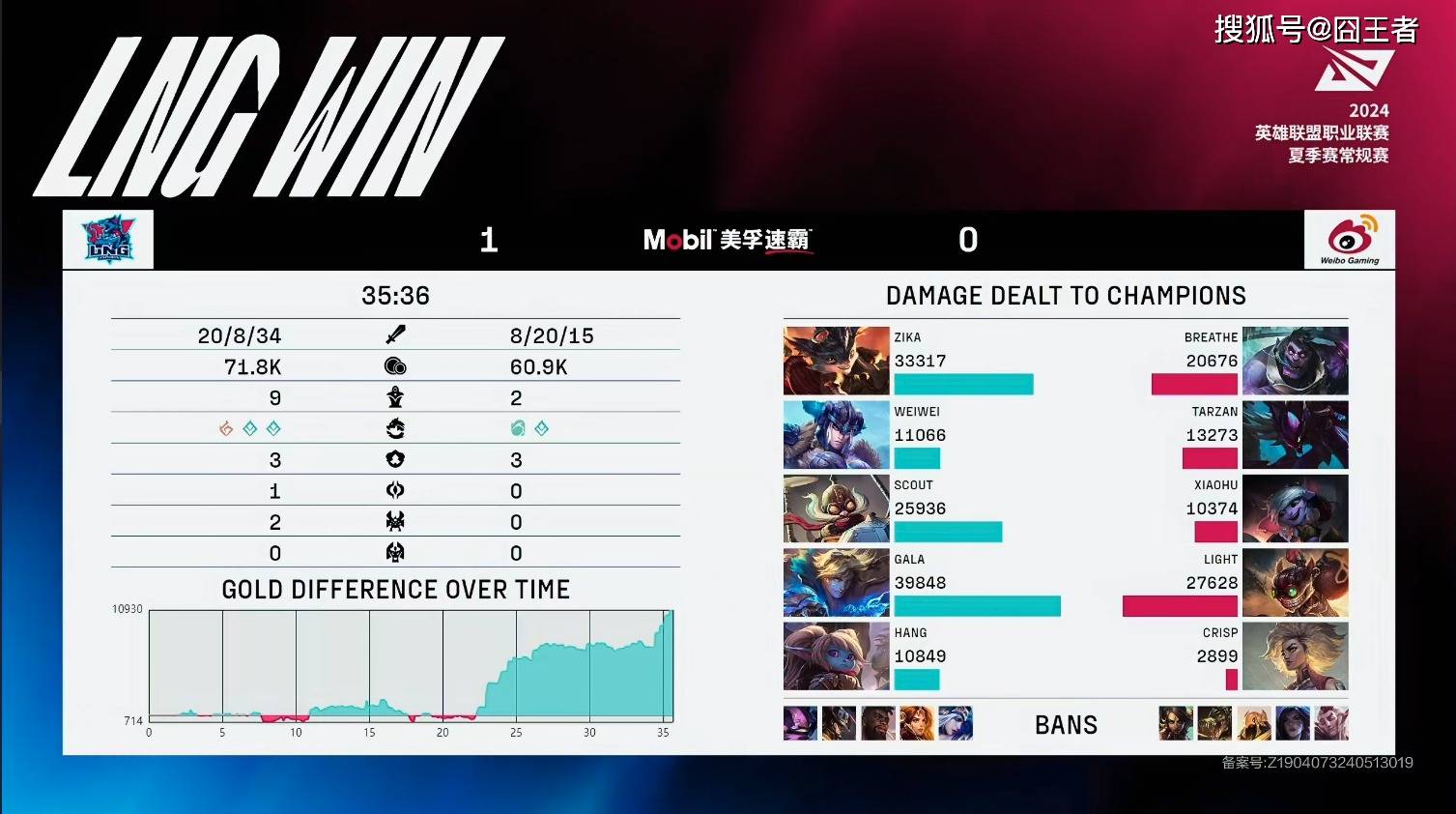The image size is (1456, 814).
Task: Select HANG's champion portrait
Action: click(836, 656)
